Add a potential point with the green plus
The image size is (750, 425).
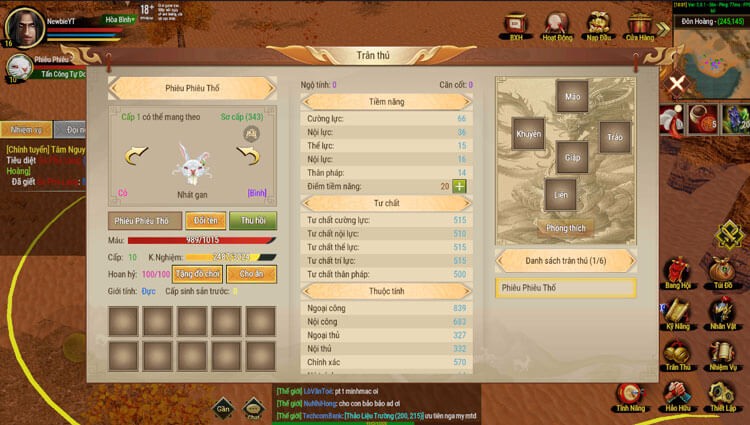pyautogui.click(x=459, y=186)
